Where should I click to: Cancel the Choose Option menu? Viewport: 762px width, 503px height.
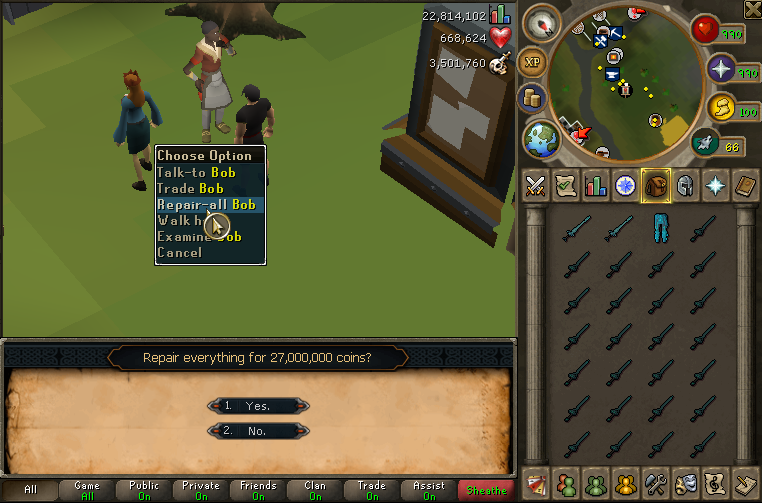(x=180, y=252)
